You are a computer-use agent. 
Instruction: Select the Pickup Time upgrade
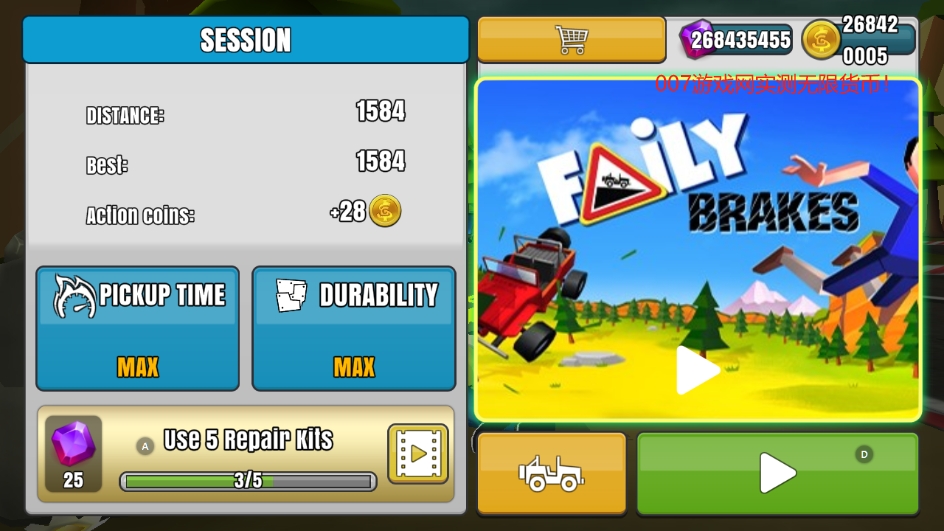138,328
